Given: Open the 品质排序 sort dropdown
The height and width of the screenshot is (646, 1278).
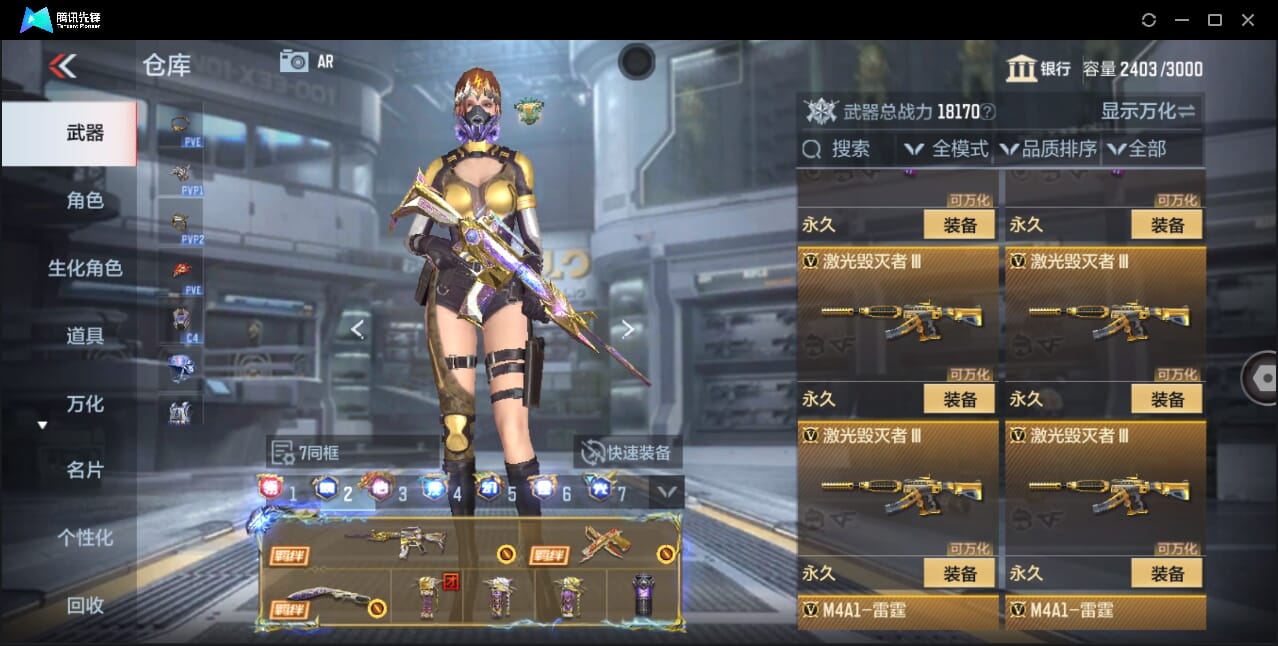Looking at the screenshot, I should point(1048,149).
